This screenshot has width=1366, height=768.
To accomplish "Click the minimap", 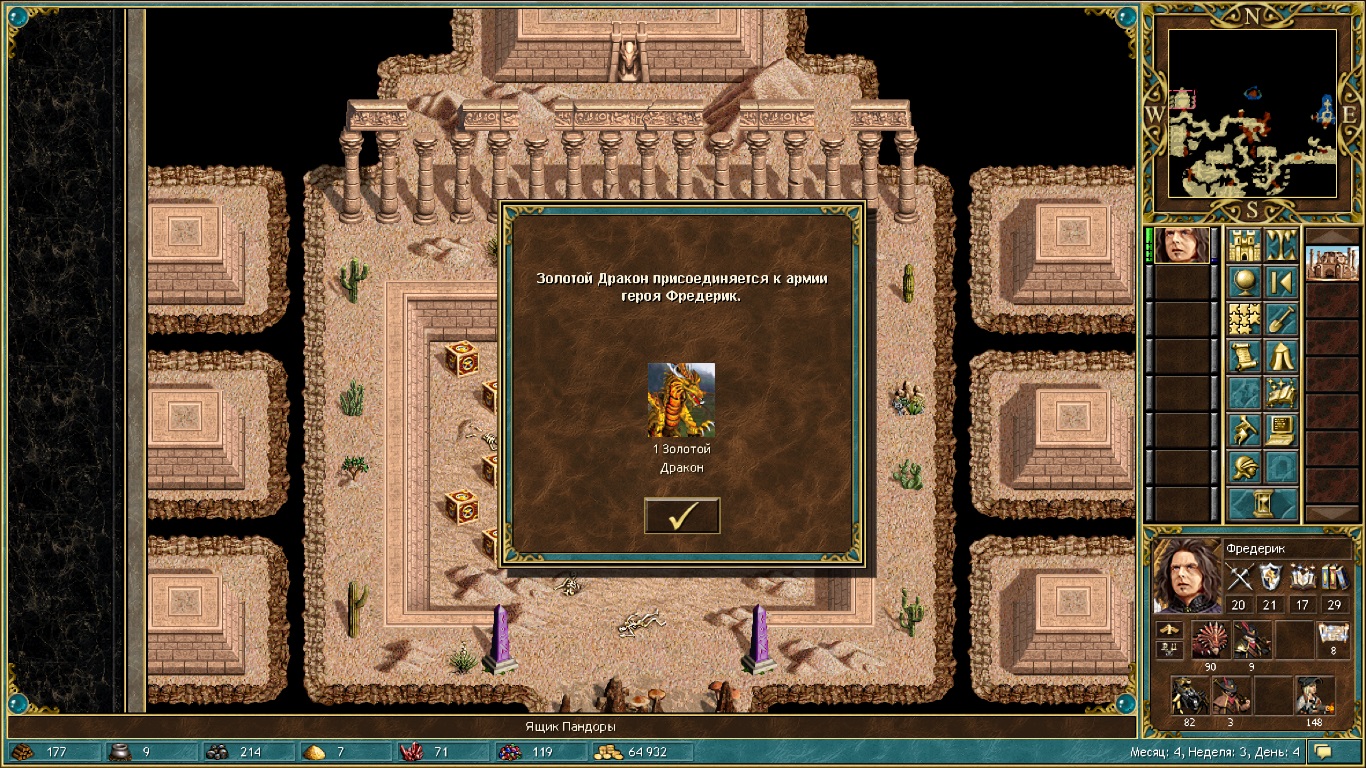I will tap(1252, 112).
